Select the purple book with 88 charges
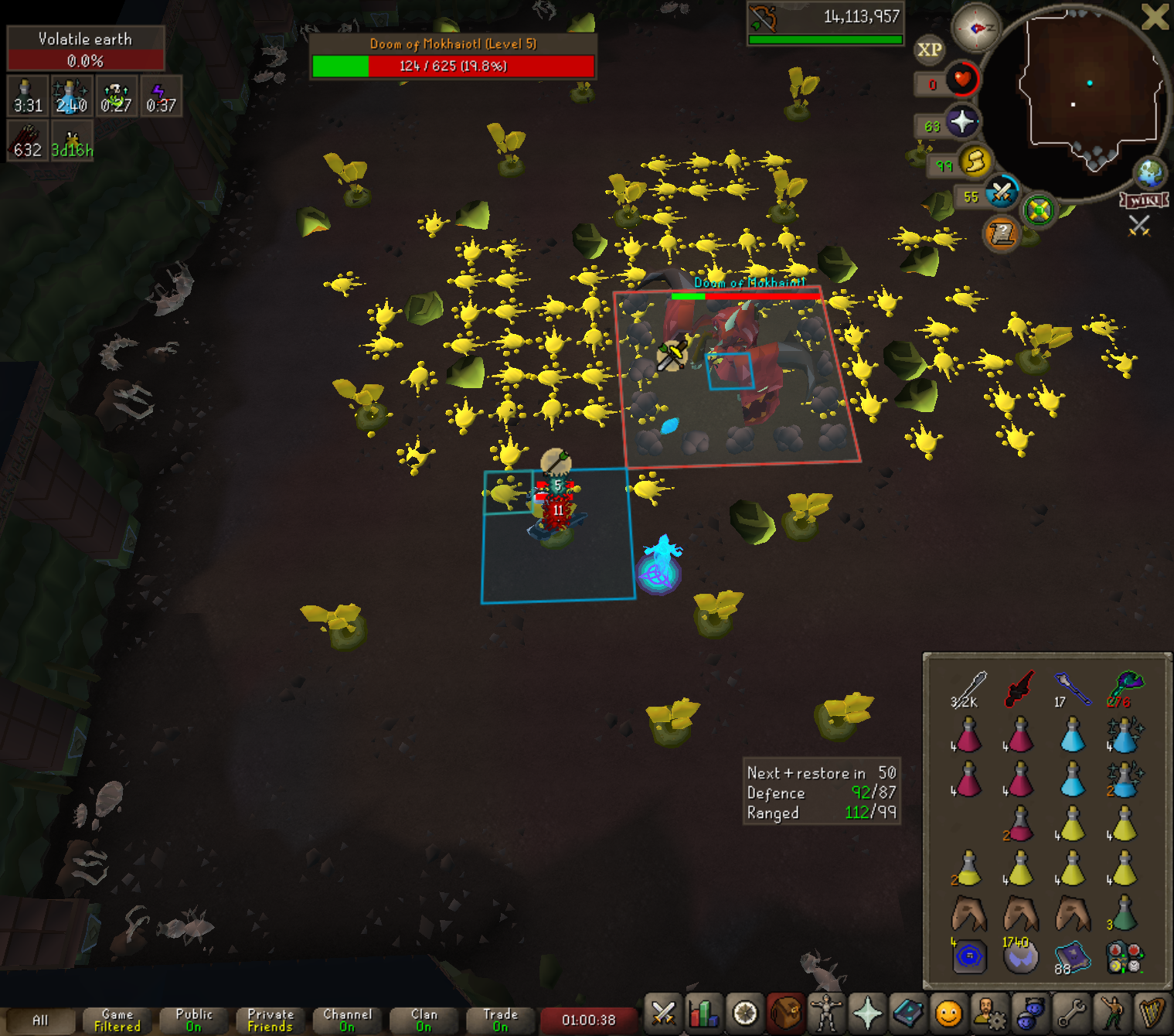The width and height of the screenshot is (1174, 1036). pyautogui.click(x=1072, y=956)
